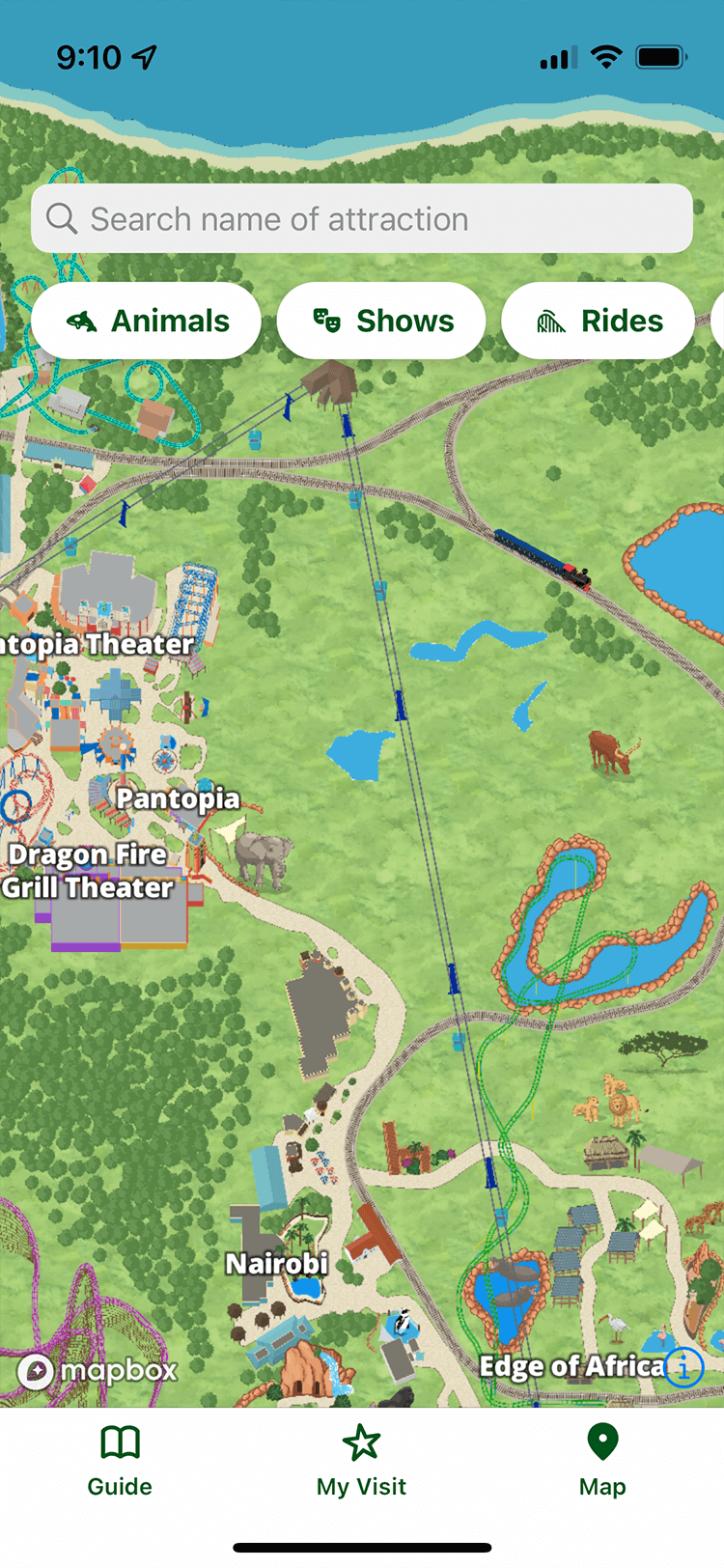Image resolution: width=724 pixels, height=1568 pixels.
Task: Filter the map by Animals
Action: point(147,321)
